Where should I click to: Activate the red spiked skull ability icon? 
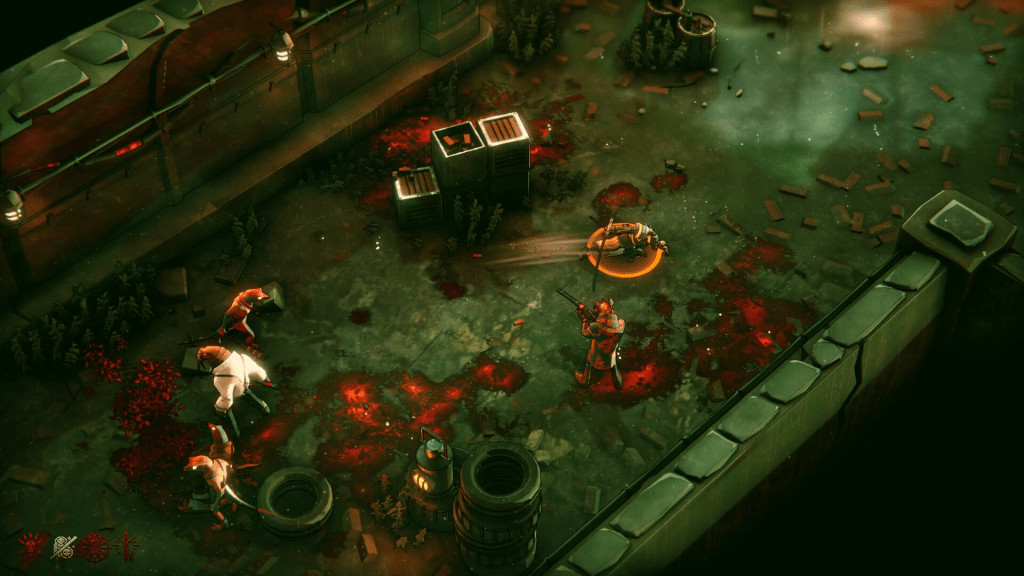coord(32,547)
